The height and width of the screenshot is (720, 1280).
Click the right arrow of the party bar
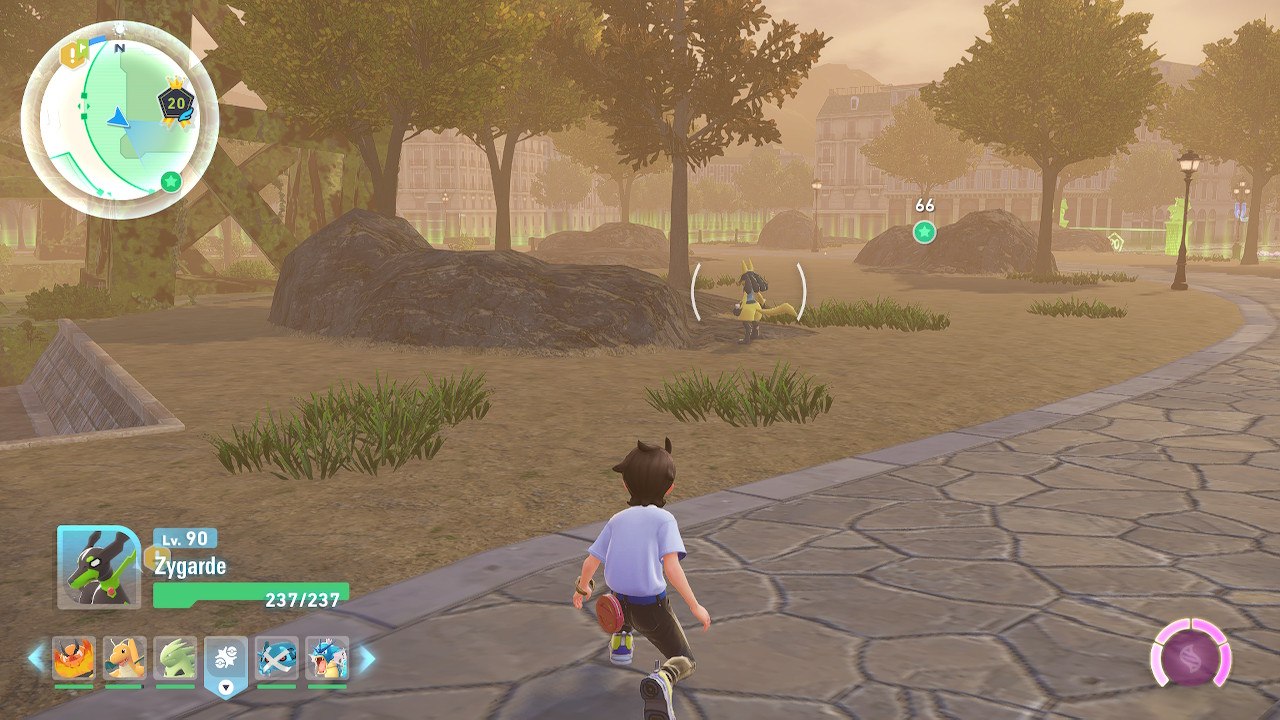point(366,658)
